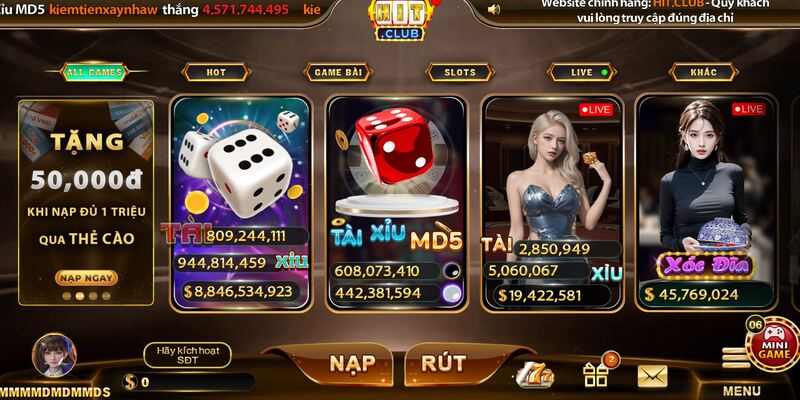Select the Game Bài category tab
The image size is (800, 400).
click(336, 72)
